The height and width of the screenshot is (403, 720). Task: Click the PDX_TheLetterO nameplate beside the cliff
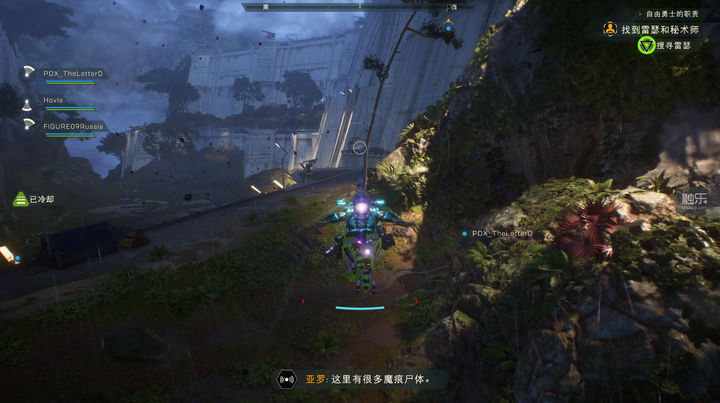[x=502, y=233]
